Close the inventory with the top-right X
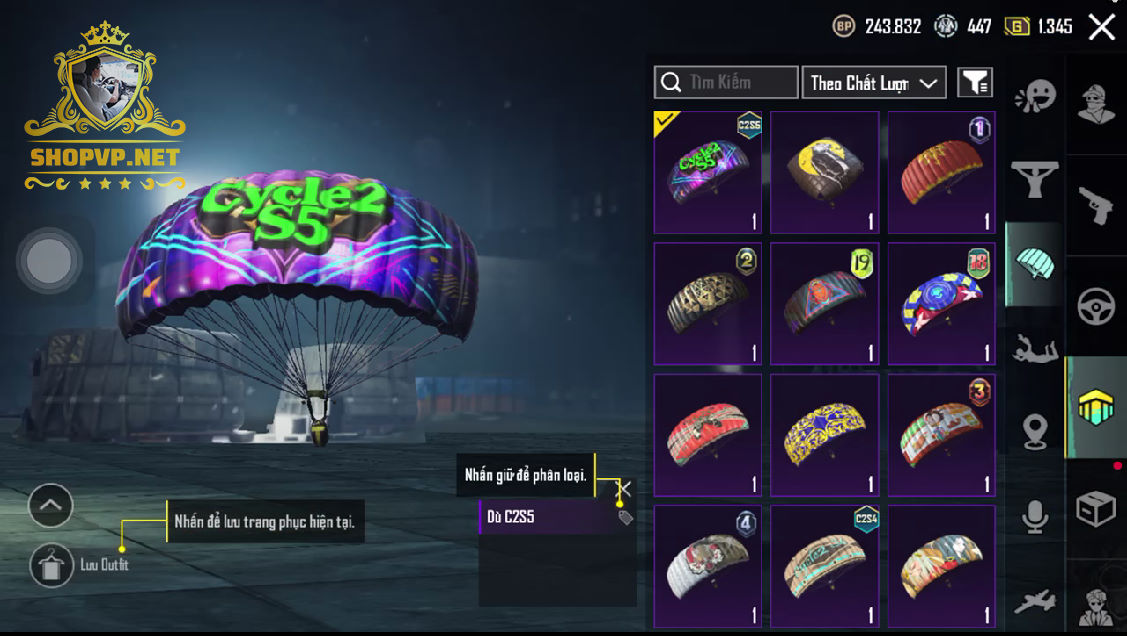This screenshot has height=636, width=1127. (1101, 27)
